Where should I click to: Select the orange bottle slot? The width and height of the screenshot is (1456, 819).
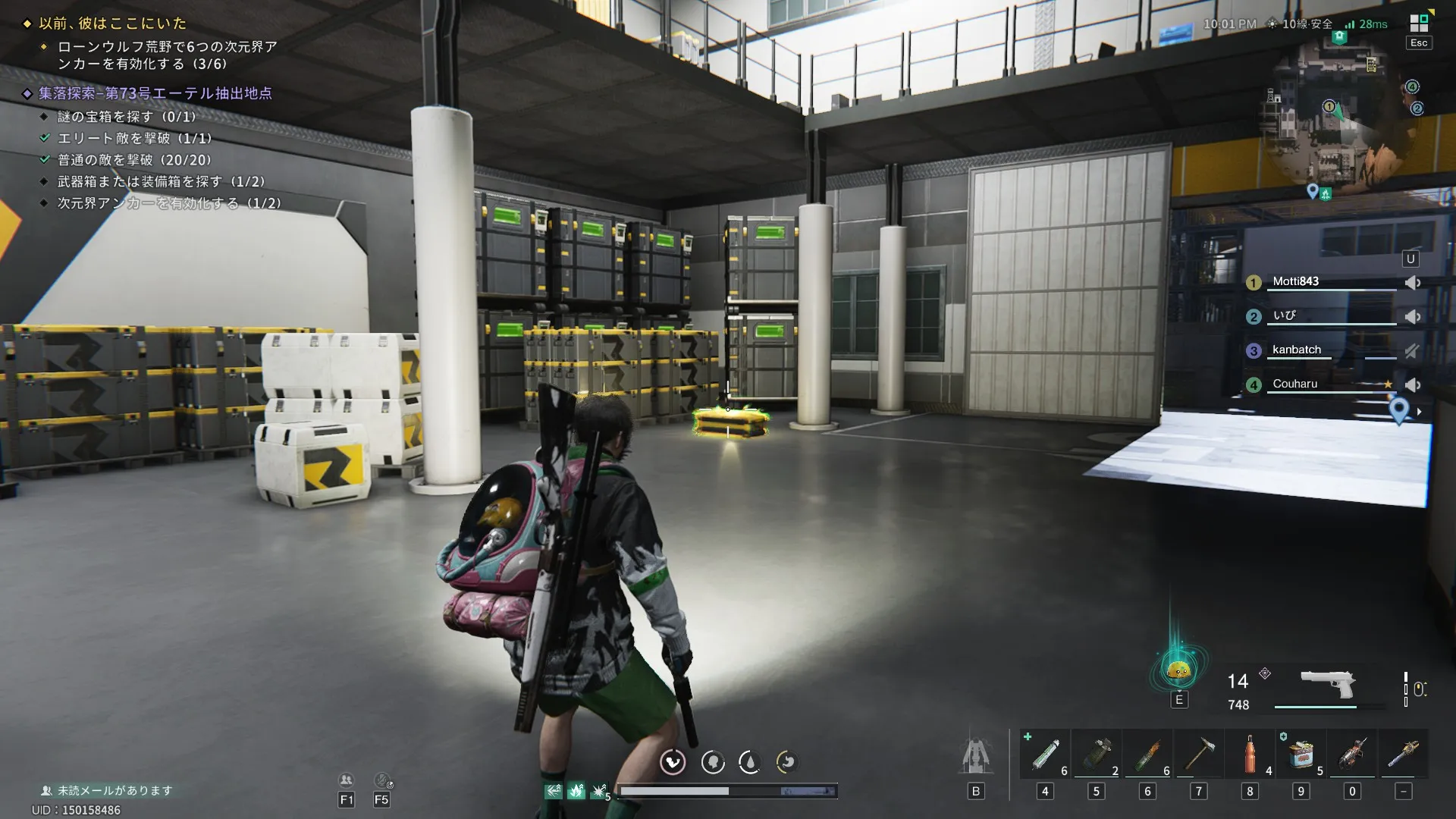1250,755
